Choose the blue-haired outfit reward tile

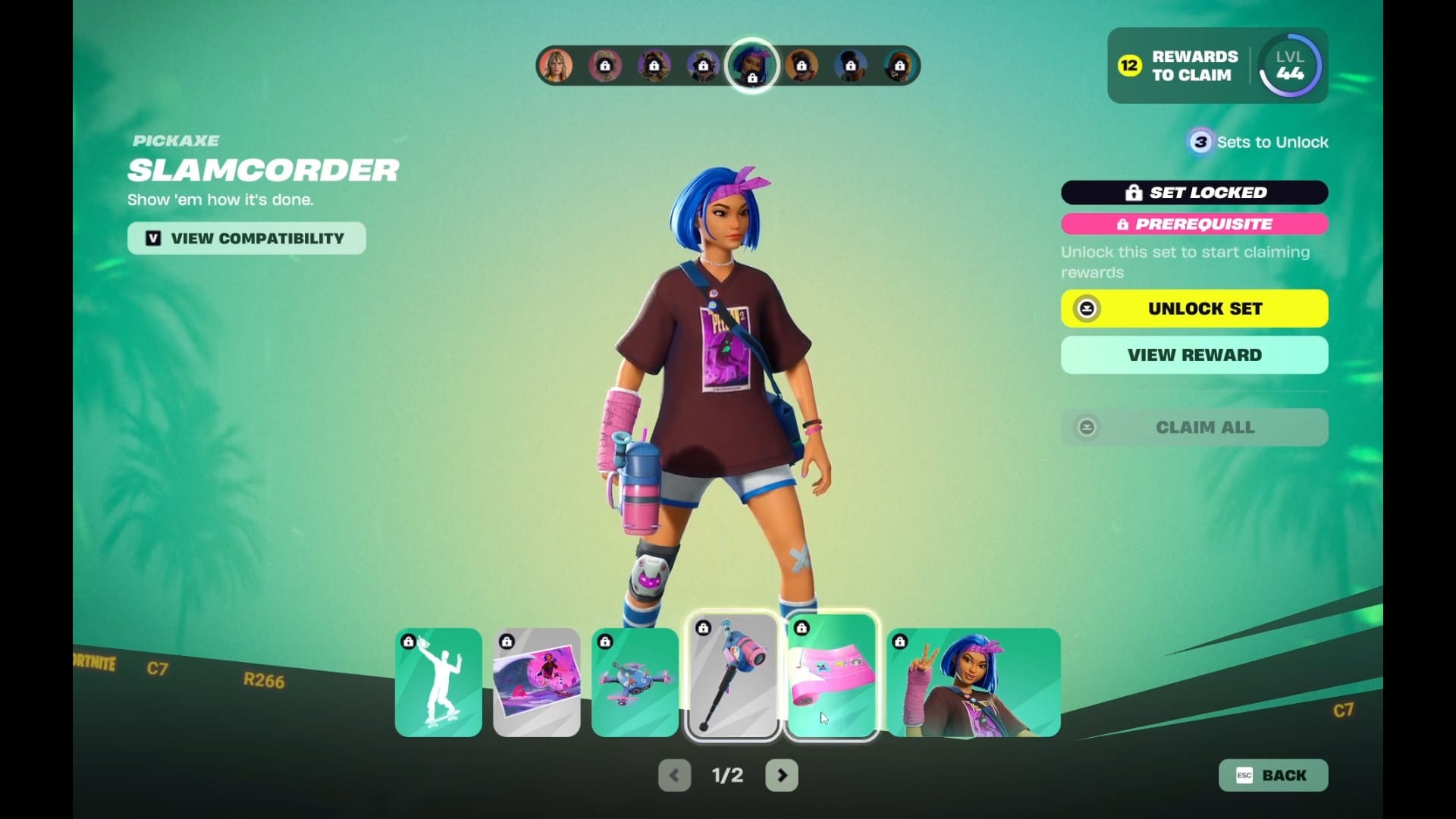(x=974, y=682)
